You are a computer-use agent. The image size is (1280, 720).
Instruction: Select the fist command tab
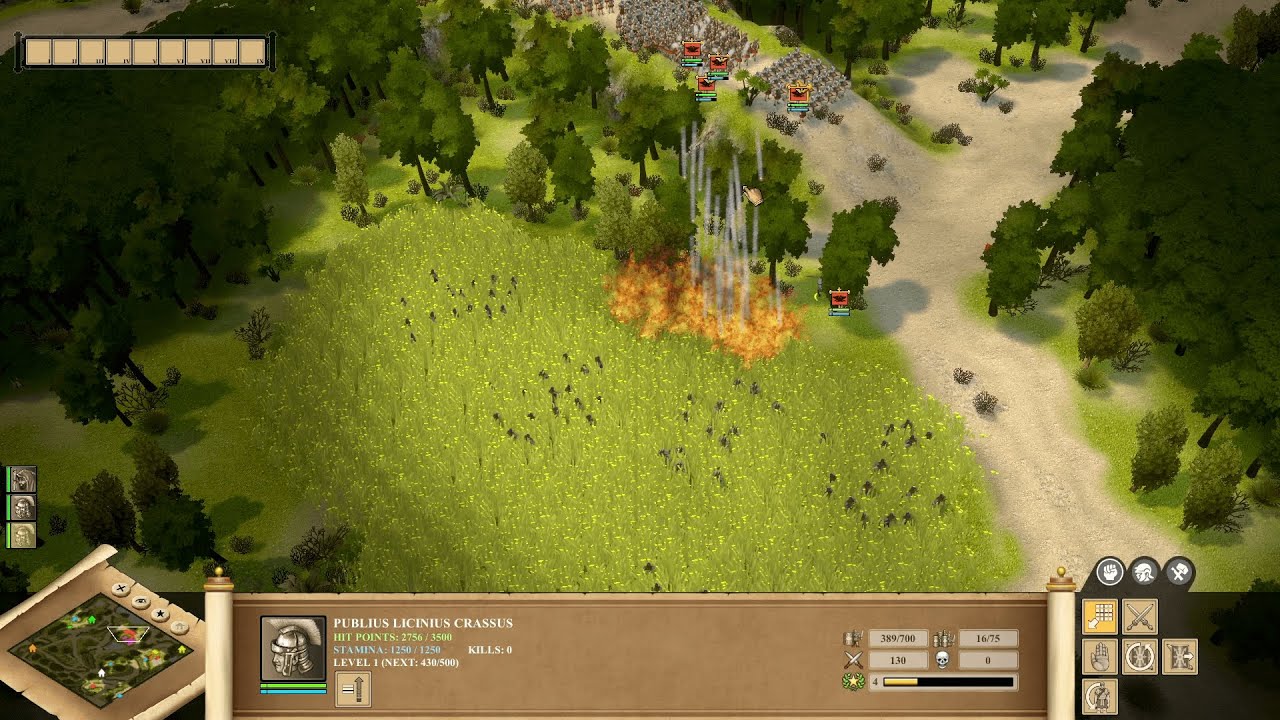pyautogui.click(x=1109, y=572)
